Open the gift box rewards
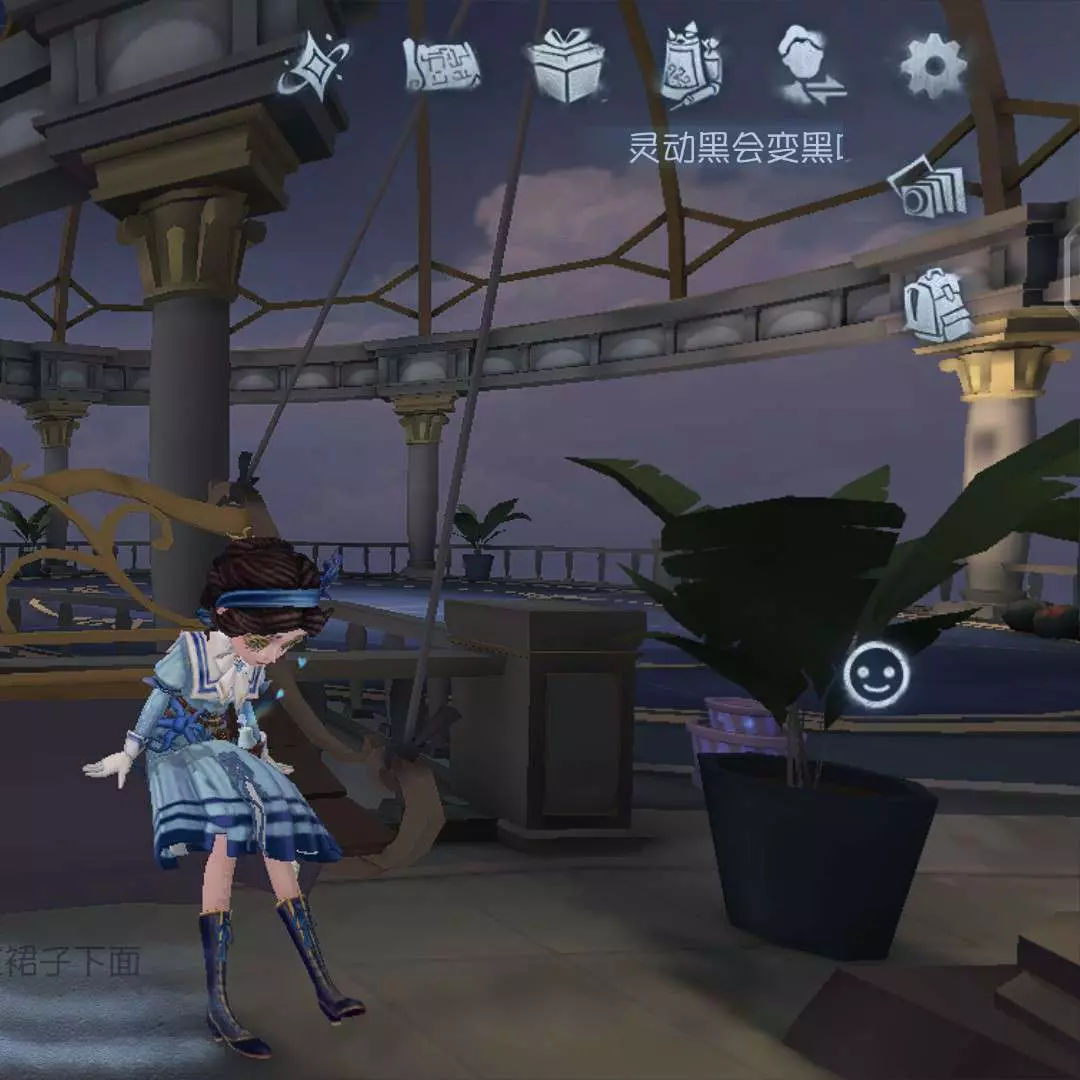 [x=567, y=66]
